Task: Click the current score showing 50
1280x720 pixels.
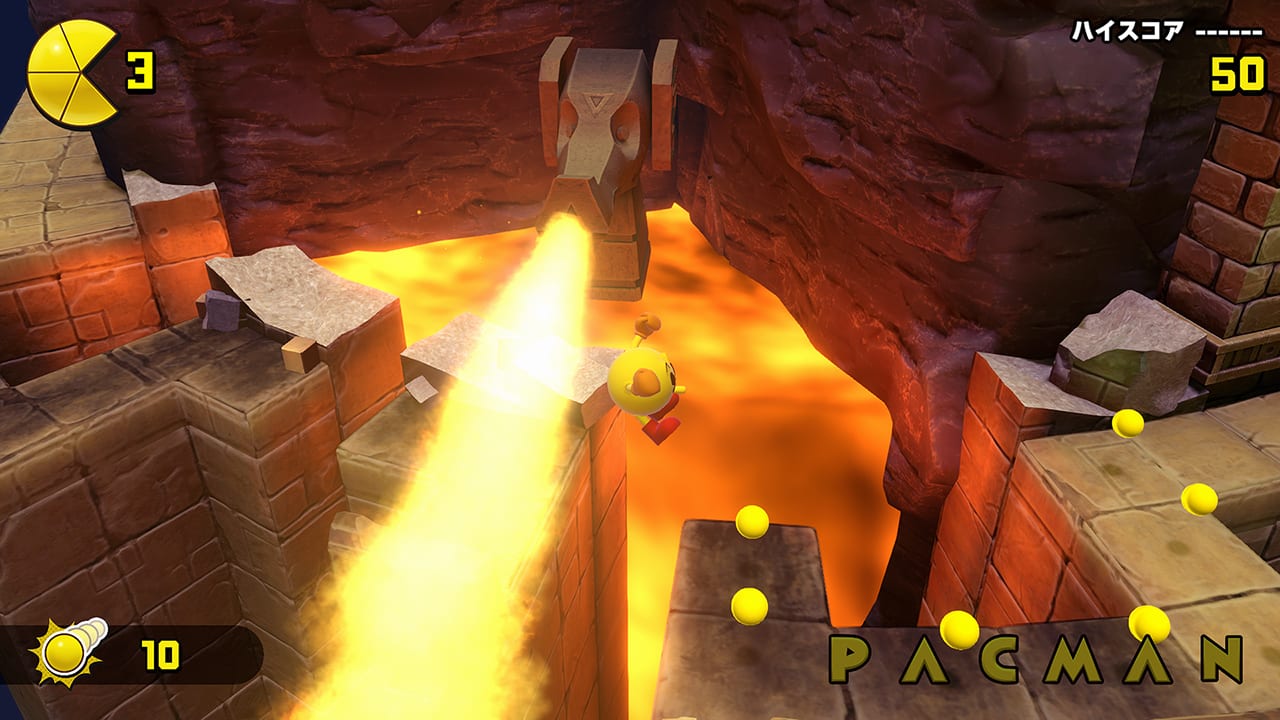Action: coord(1237,72)
